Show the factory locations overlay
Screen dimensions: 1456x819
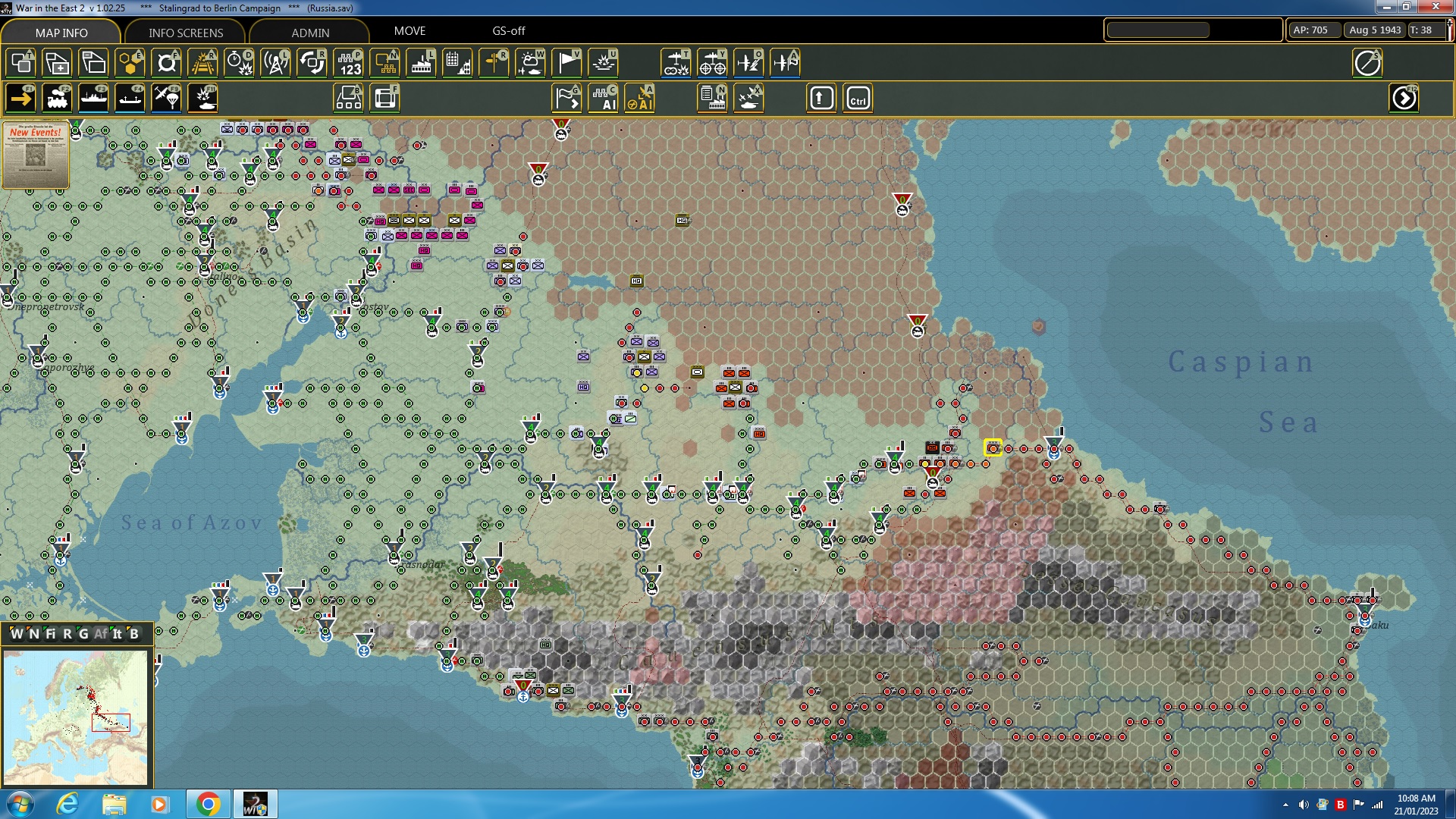[421, 62]
